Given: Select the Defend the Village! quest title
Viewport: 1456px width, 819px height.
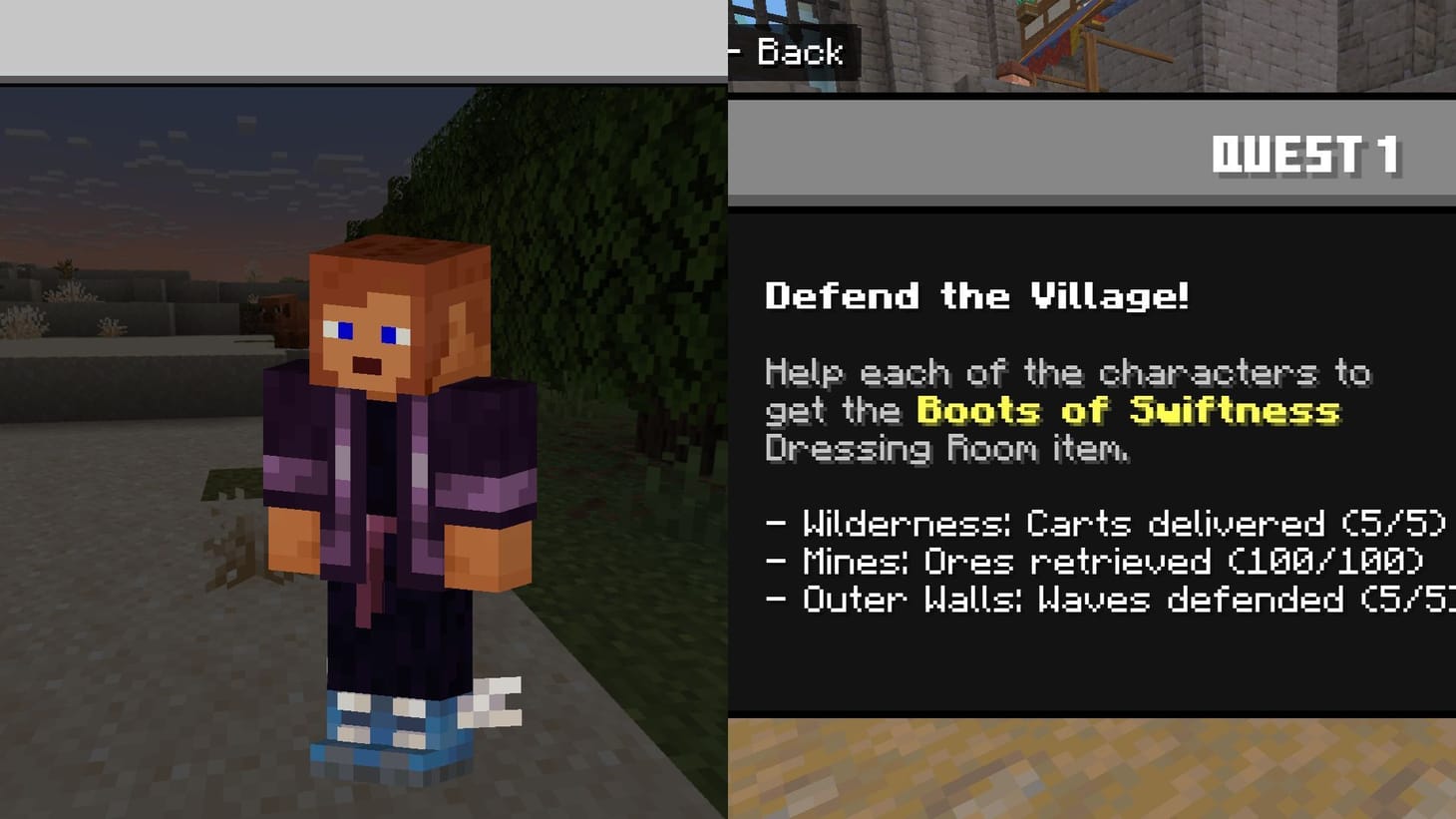Looking at the screenshot, I should click(x=977, y=295).
